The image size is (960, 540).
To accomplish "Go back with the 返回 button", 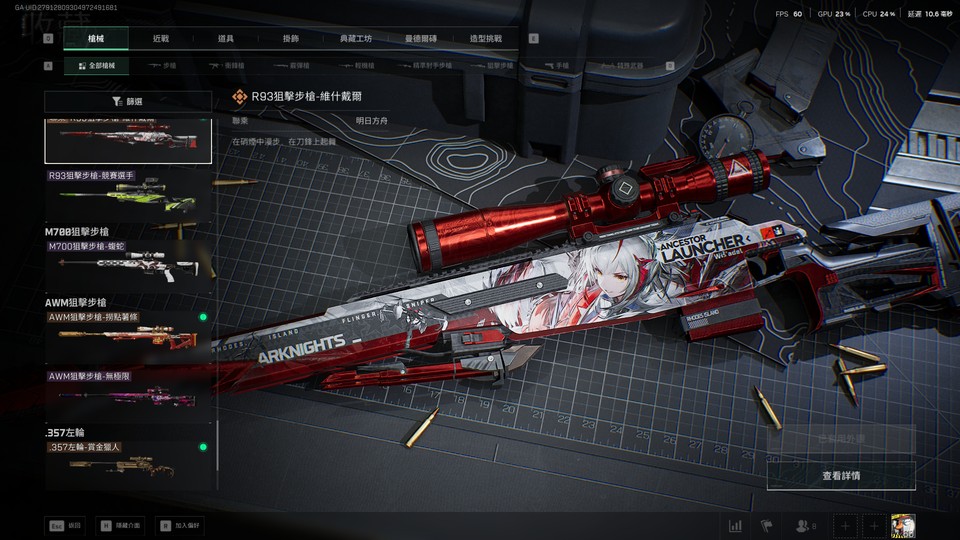I will coord(65,524).
